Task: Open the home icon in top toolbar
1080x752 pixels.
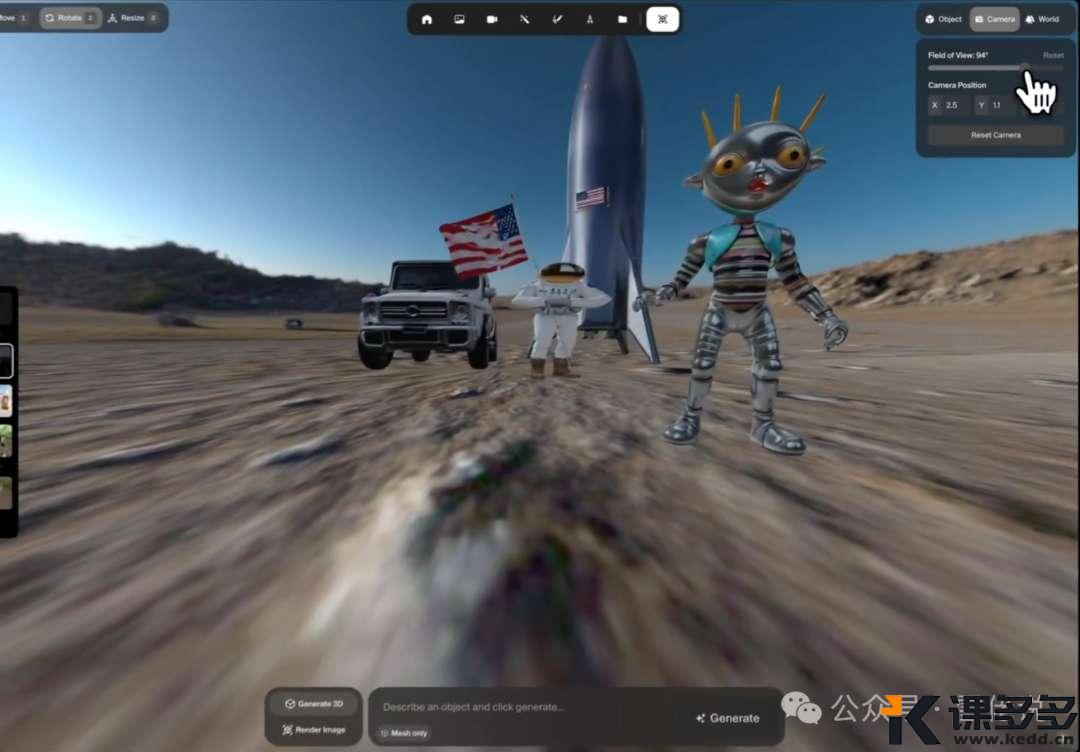Action: [427, 19]
